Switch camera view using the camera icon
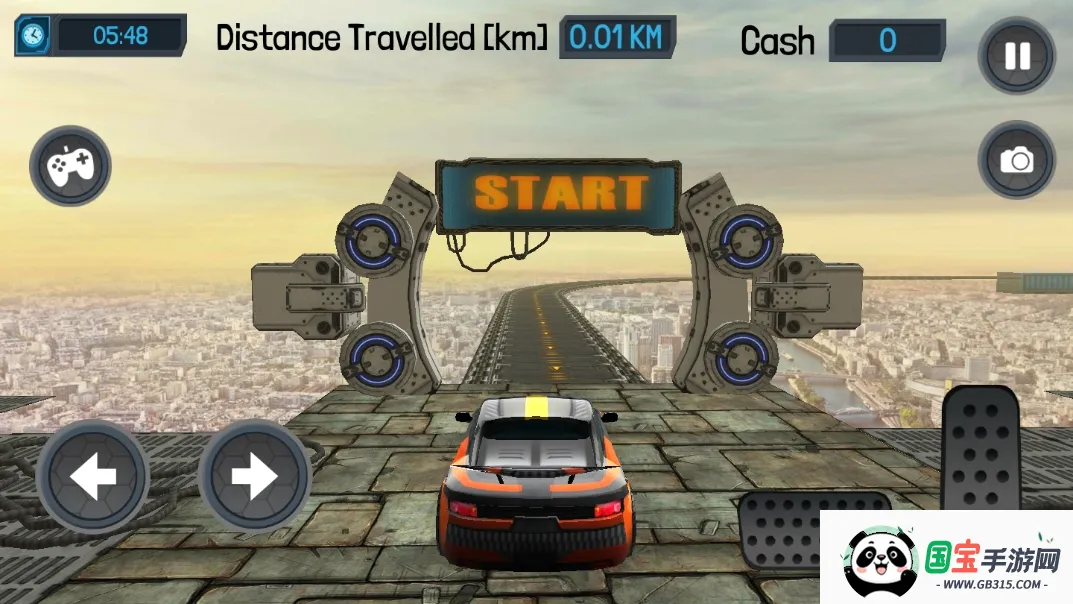Image resolution: width=1073 pixels, height=604 pixels. pyautogui.click(x=1016, y=160)
